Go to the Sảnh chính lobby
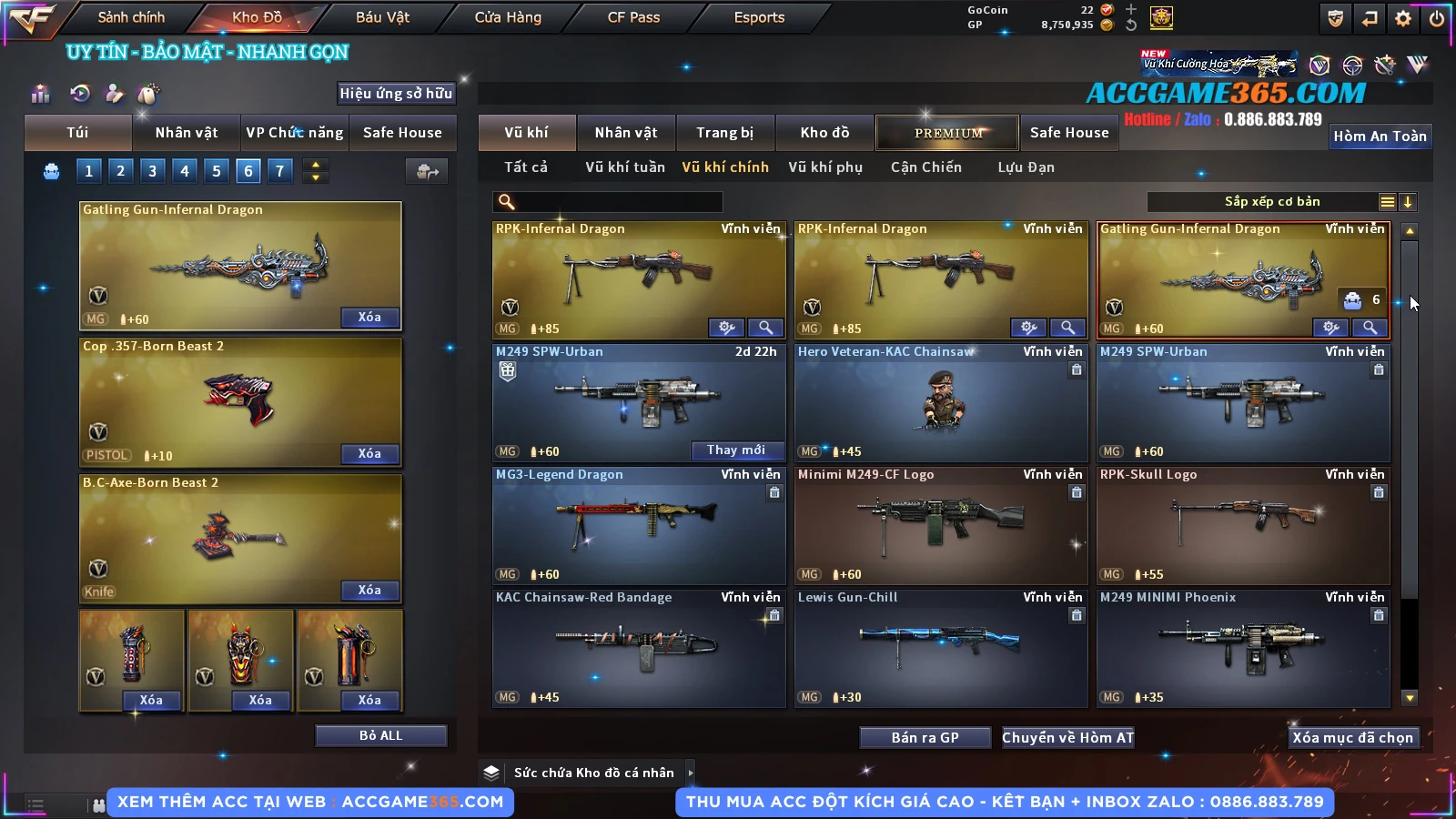The image size is (1456, 819). 131,17
